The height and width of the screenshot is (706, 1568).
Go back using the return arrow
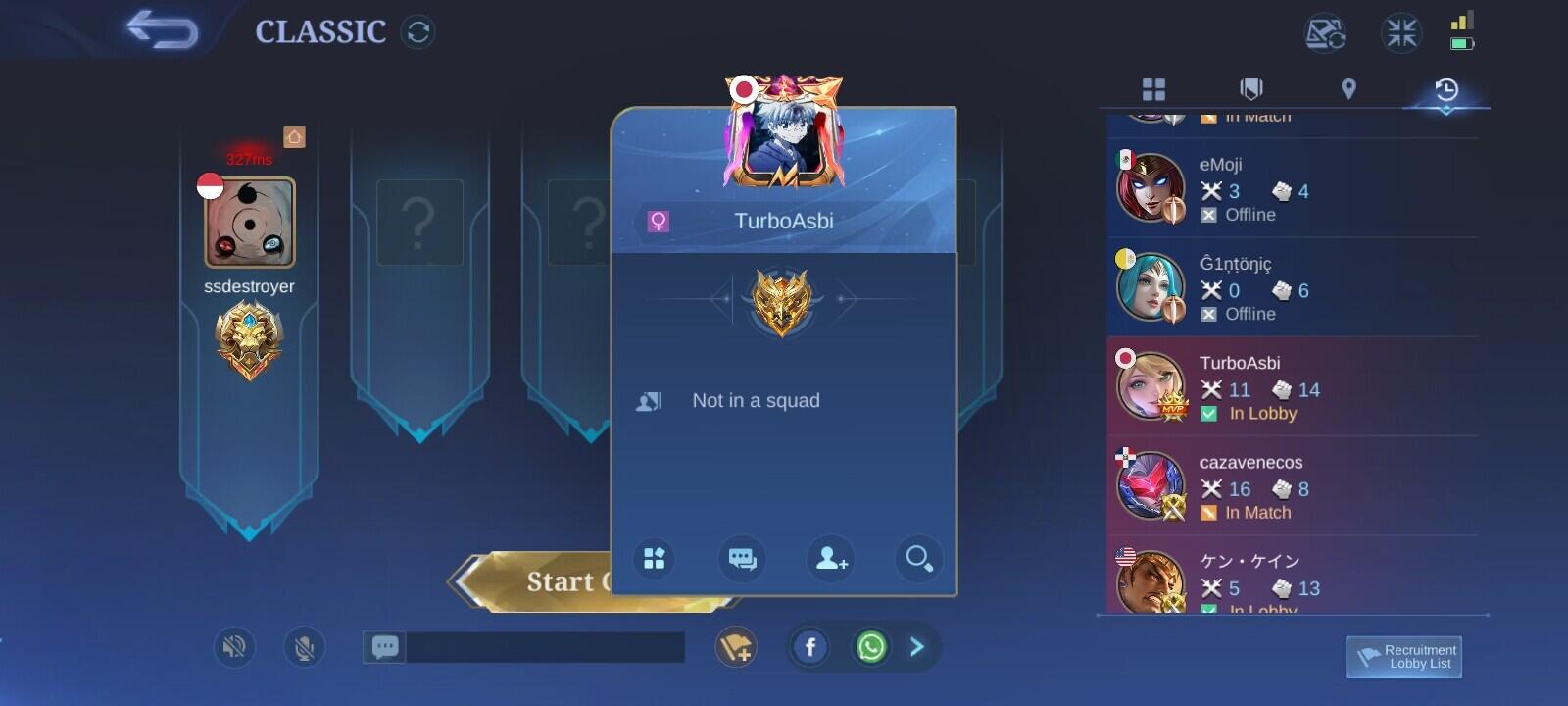pos(162,29)
